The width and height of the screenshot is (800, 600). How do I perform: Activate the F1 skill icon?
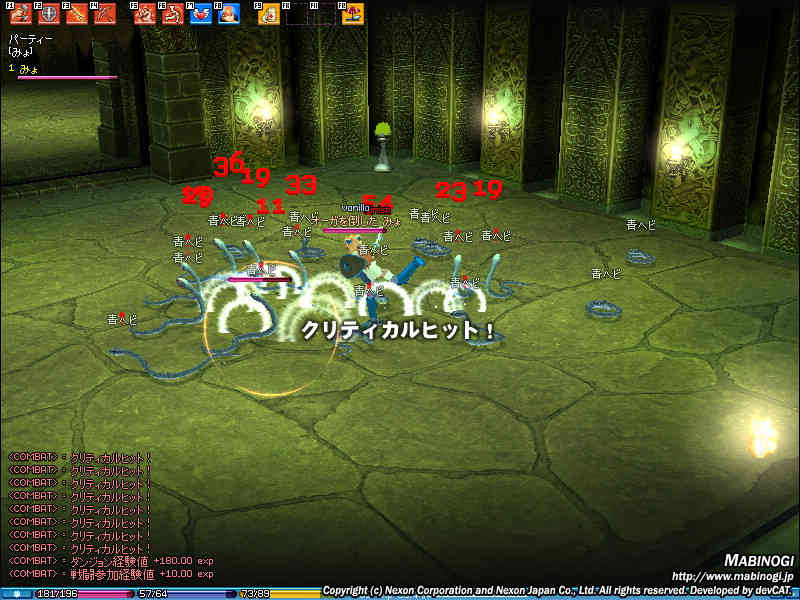click(20, 14)
